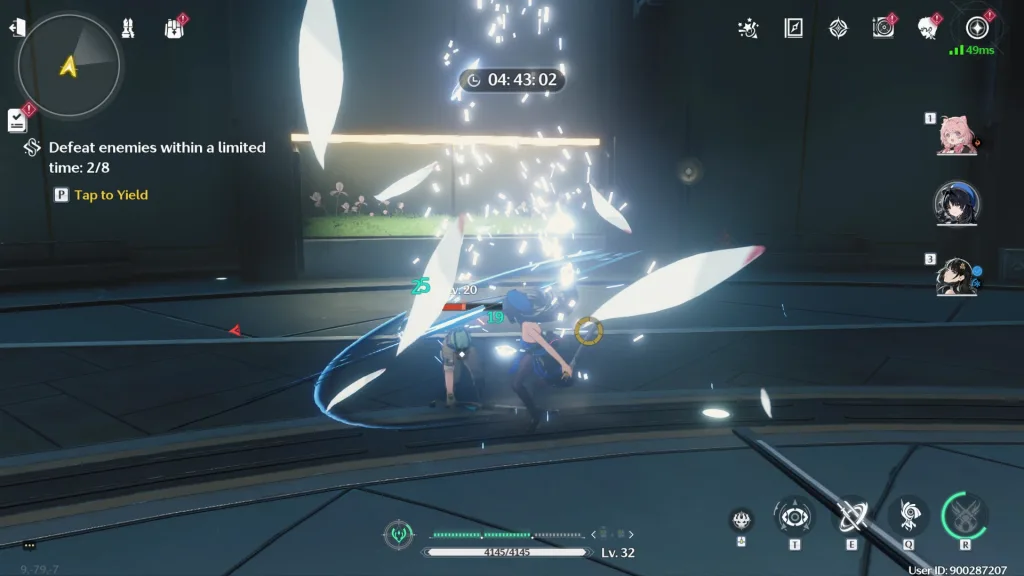
Task: Open the circular minimap
Action: [68, 65]
